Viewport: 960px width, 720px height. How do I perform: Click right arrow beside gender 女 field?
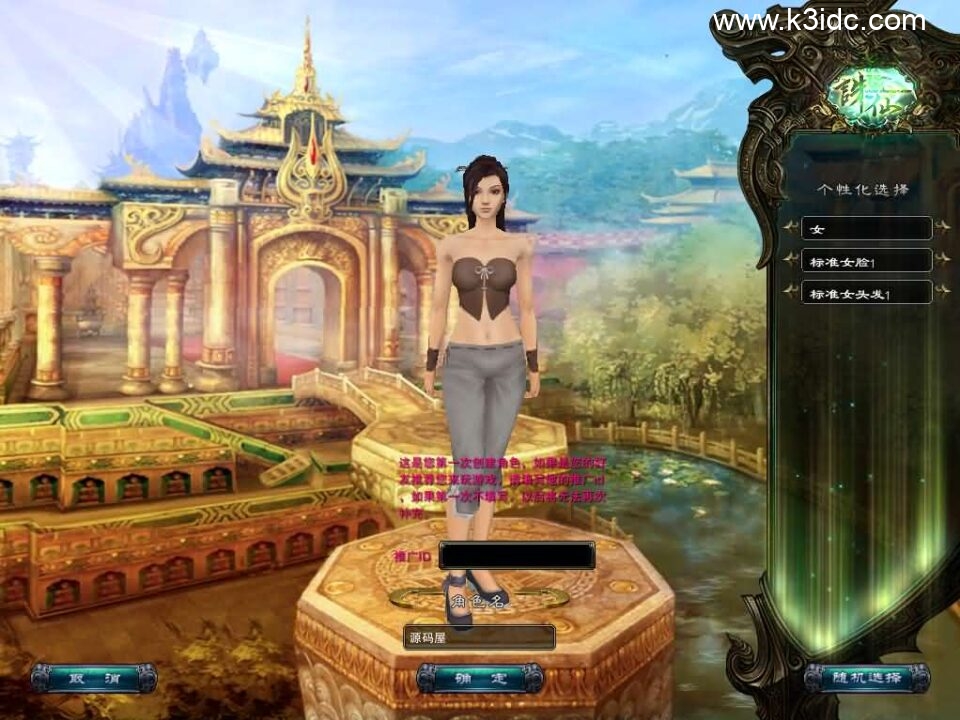(x=941, y=229)
